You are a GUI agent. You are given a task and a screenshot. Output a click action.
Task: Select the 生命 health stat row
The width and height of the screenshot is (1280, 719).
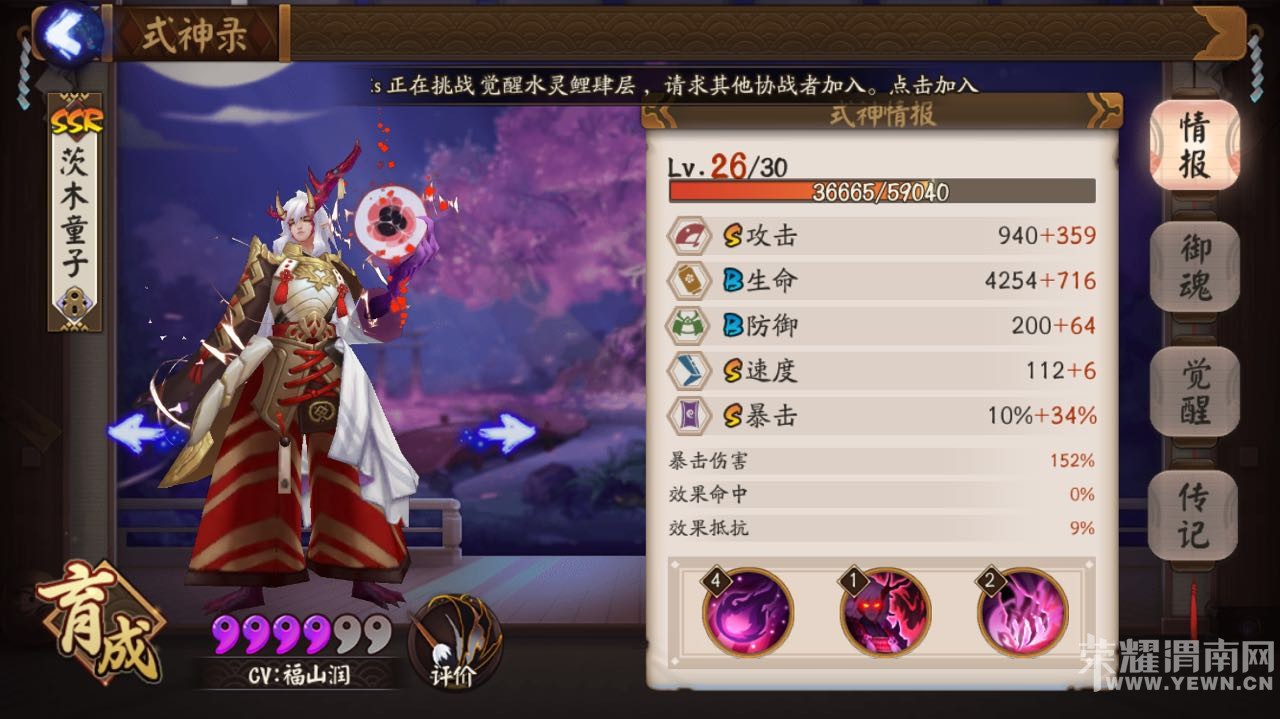coord(882,281)
